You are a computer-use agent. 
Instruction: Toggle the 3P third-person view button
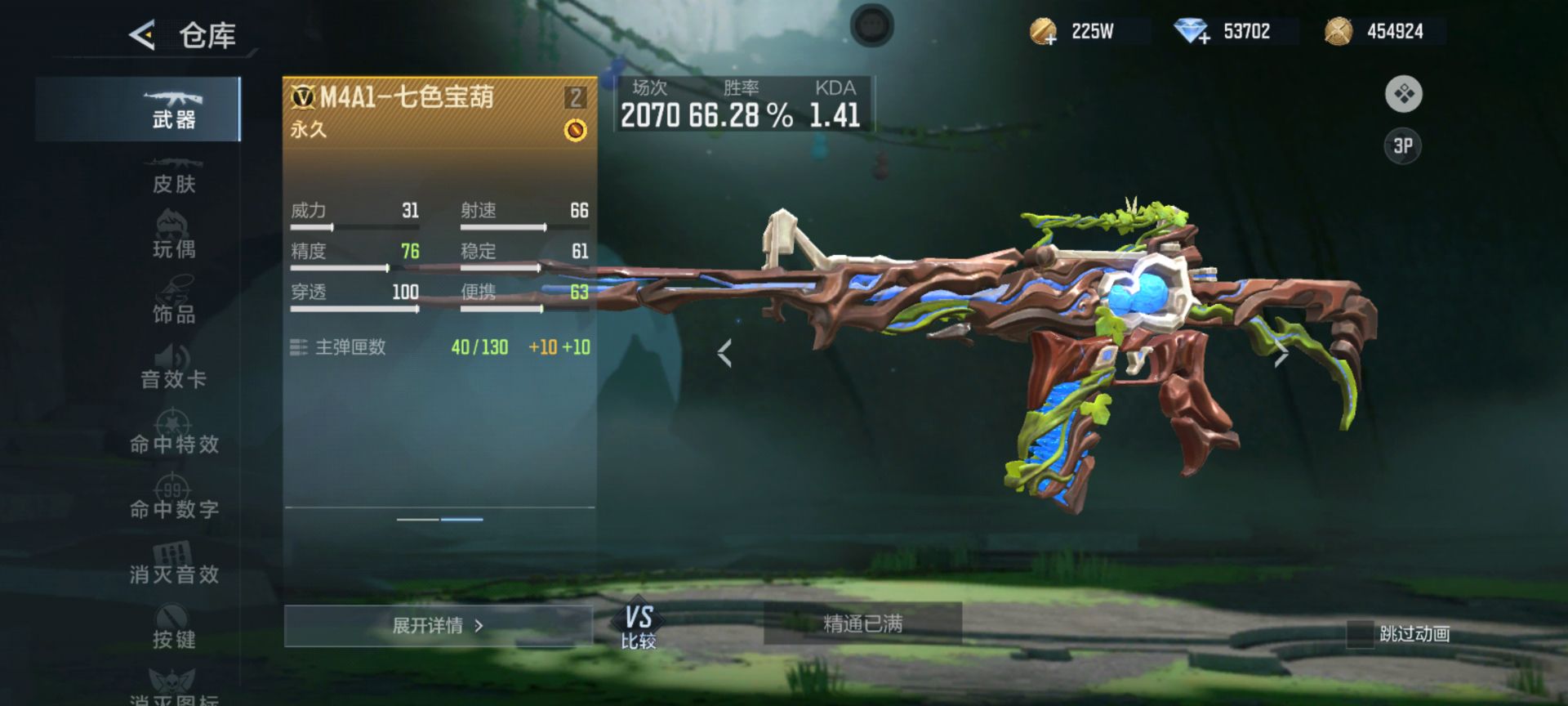(x=1403, y=146)
